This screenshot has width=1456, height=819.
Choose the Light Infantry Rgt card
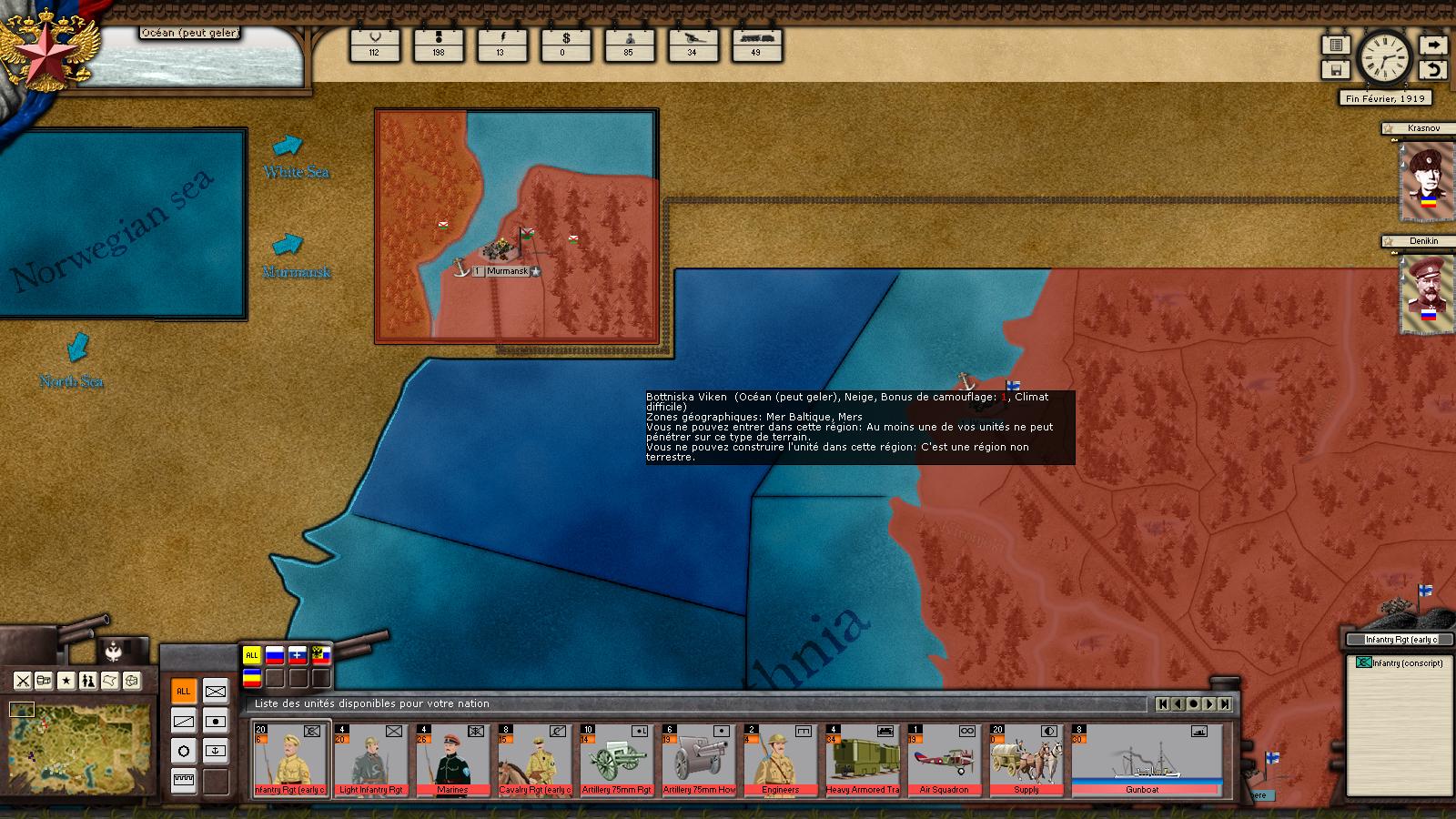click(370, 761)
